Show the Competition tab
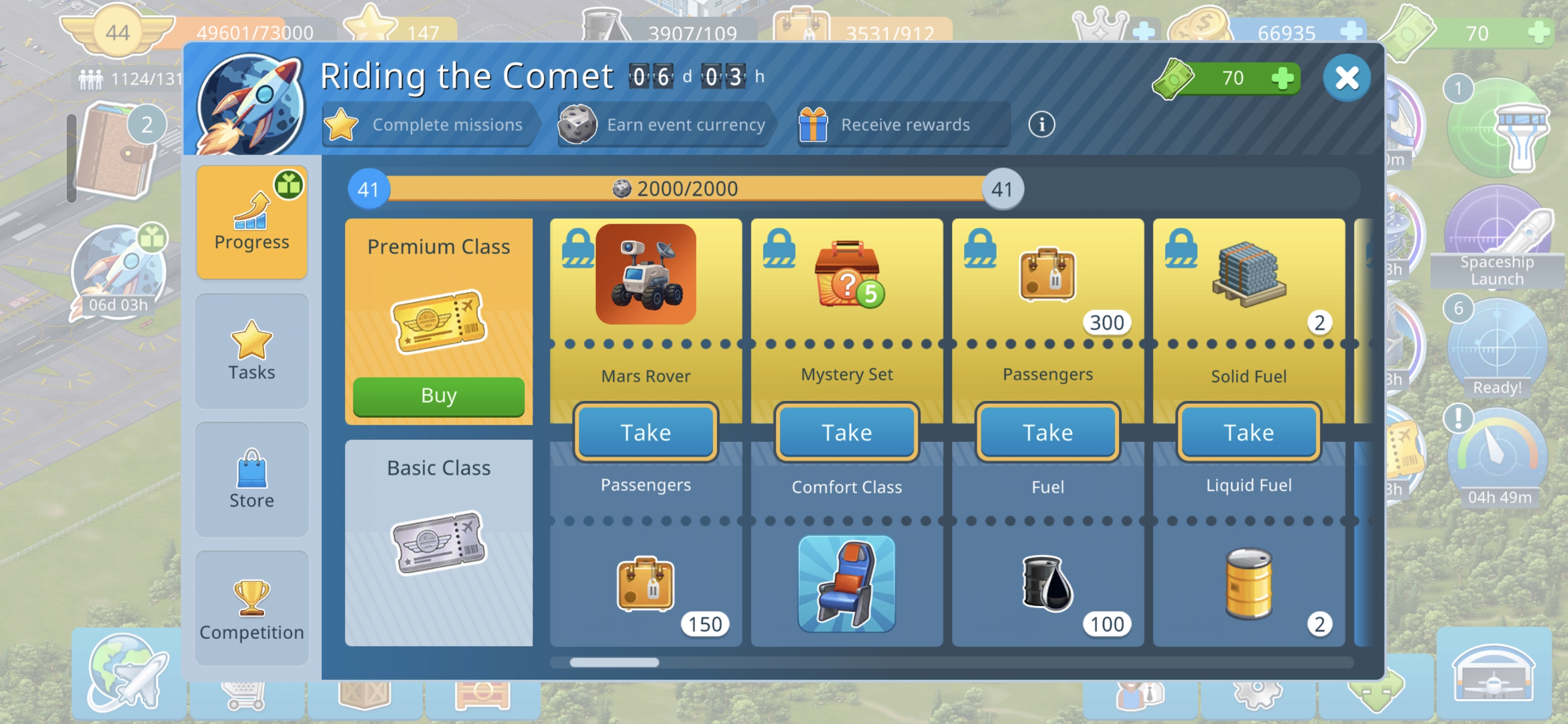Image resolution: width=1568 pixels, height=724 pixels. [x=251, y=608]
